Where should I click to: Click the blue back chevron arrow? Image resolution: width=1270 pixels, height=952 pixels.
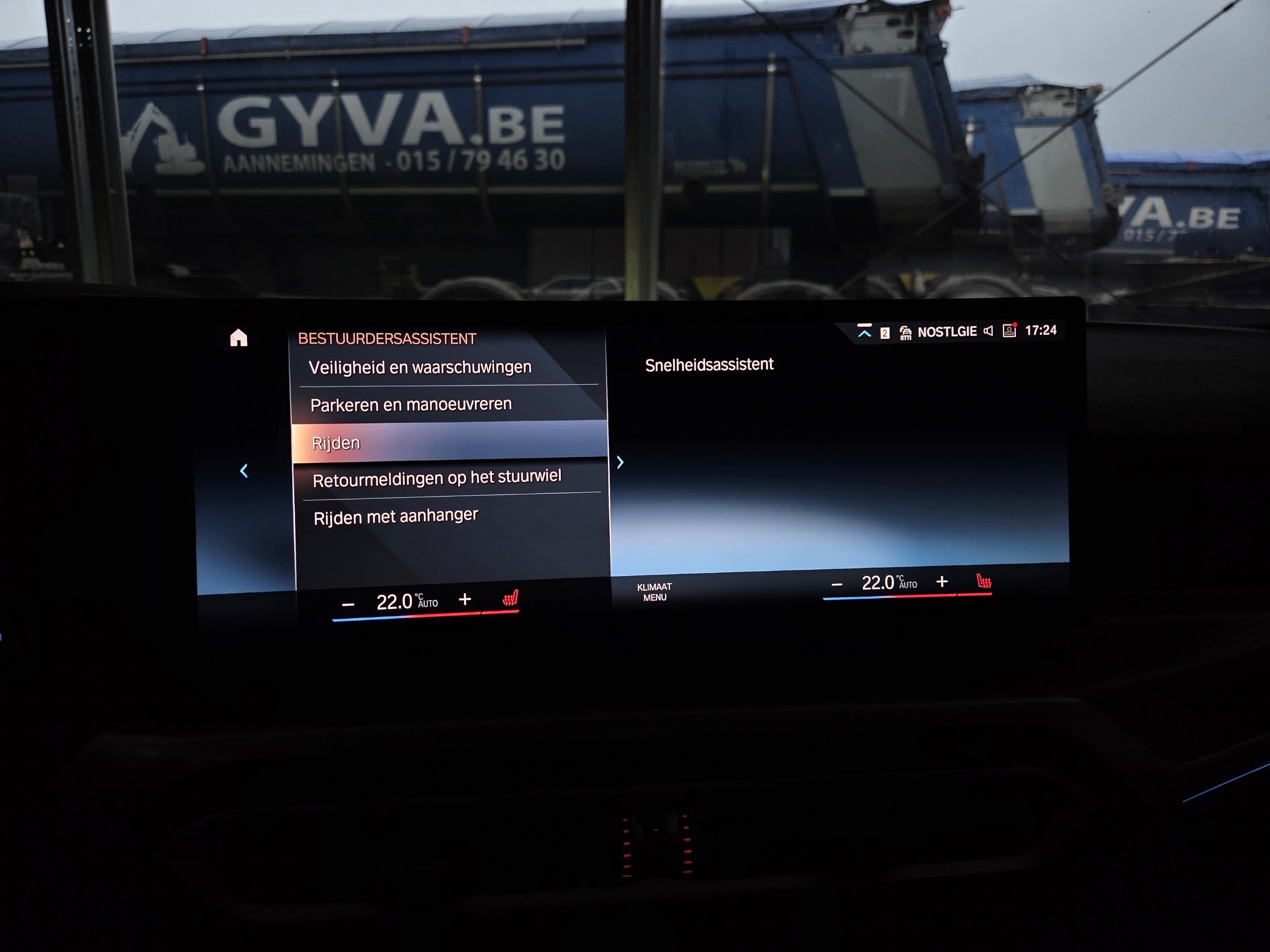[x=244, y=471]
